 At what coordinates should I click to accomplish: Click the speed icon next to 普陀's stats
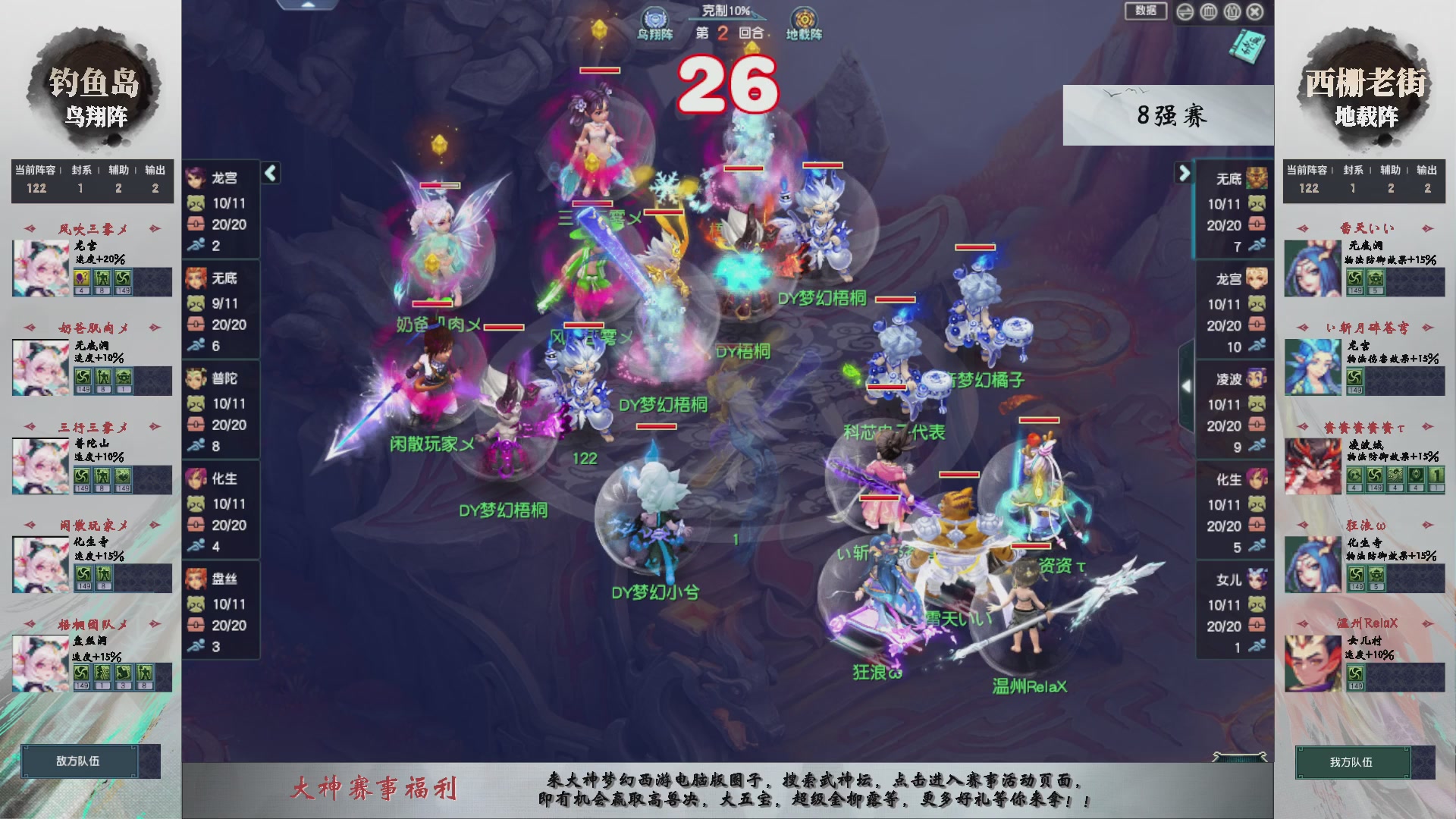(197, 445)
